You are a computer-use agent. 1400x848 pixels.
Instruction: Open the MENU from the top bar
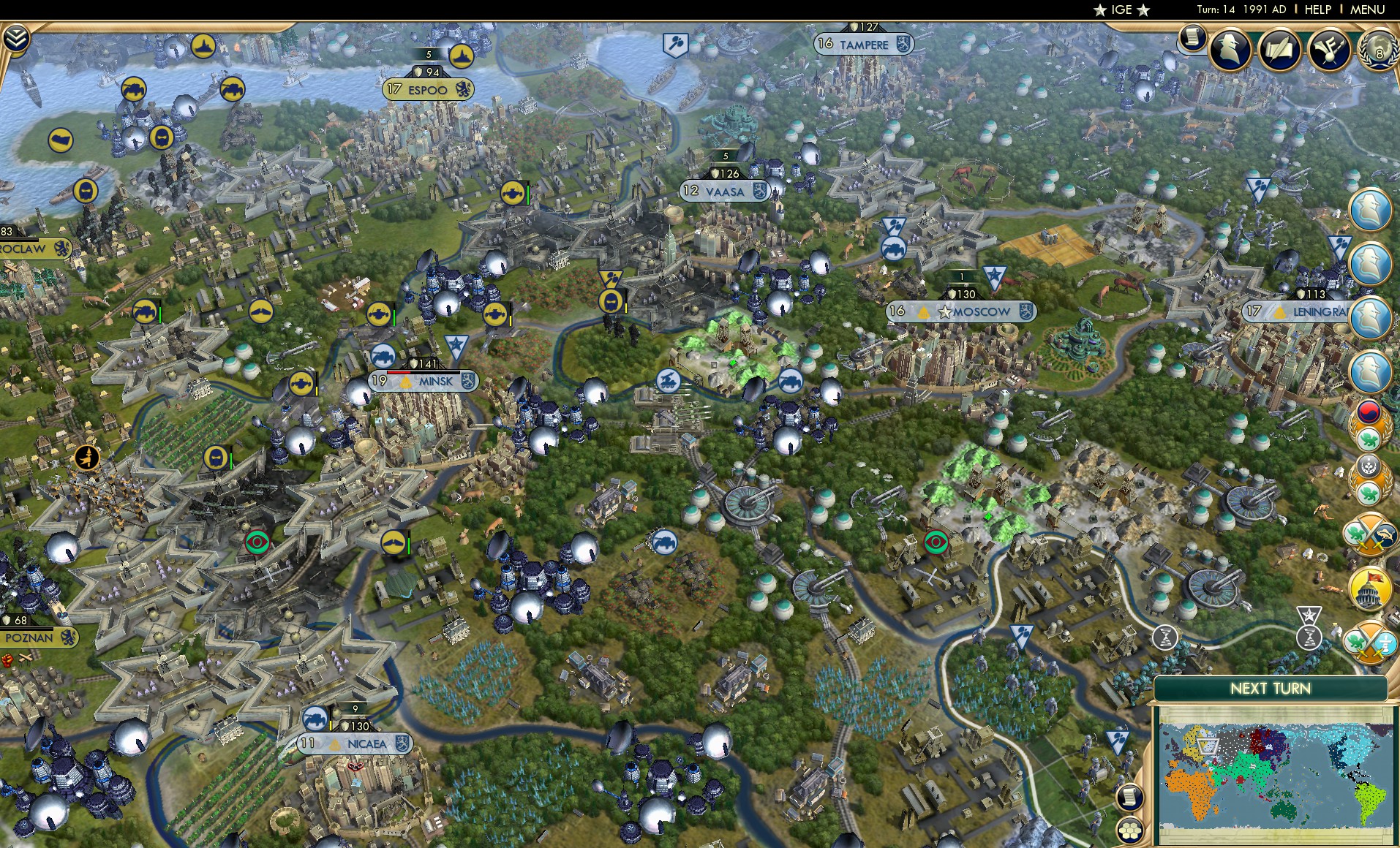[1366, 10]
